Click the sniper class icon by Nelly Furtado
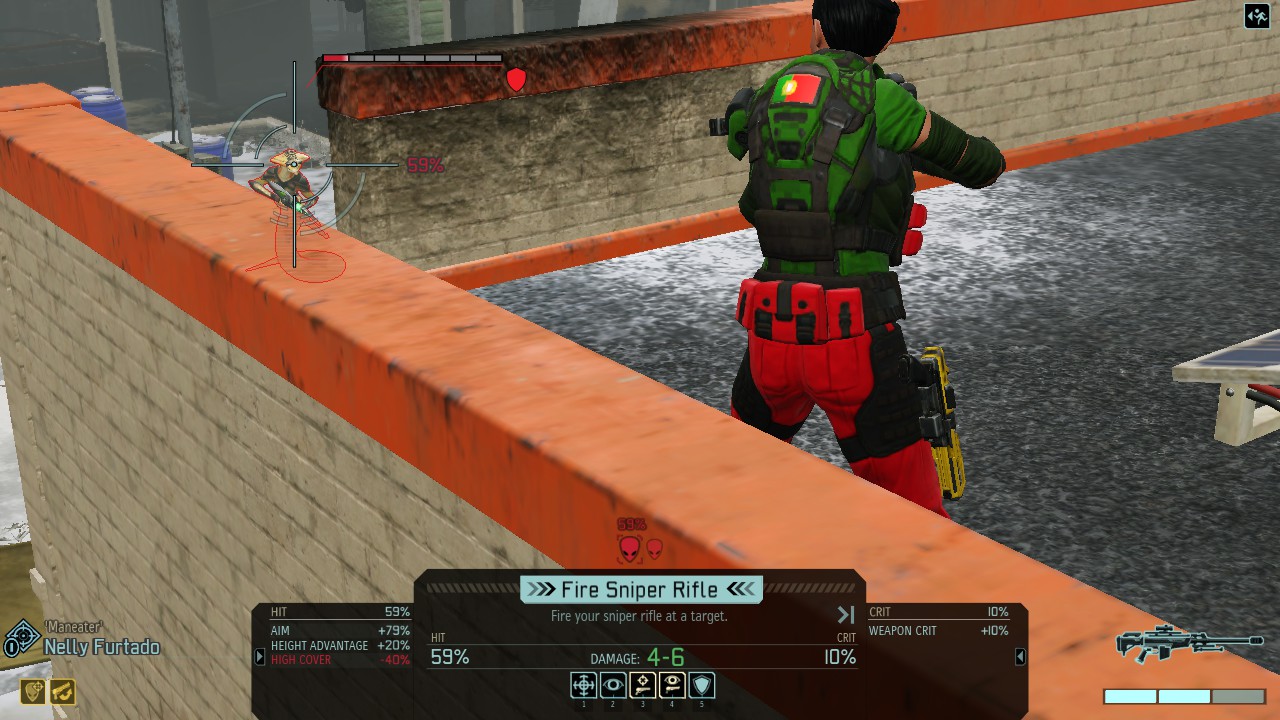Screen dimensions: 1280x720 coord(20,639)
